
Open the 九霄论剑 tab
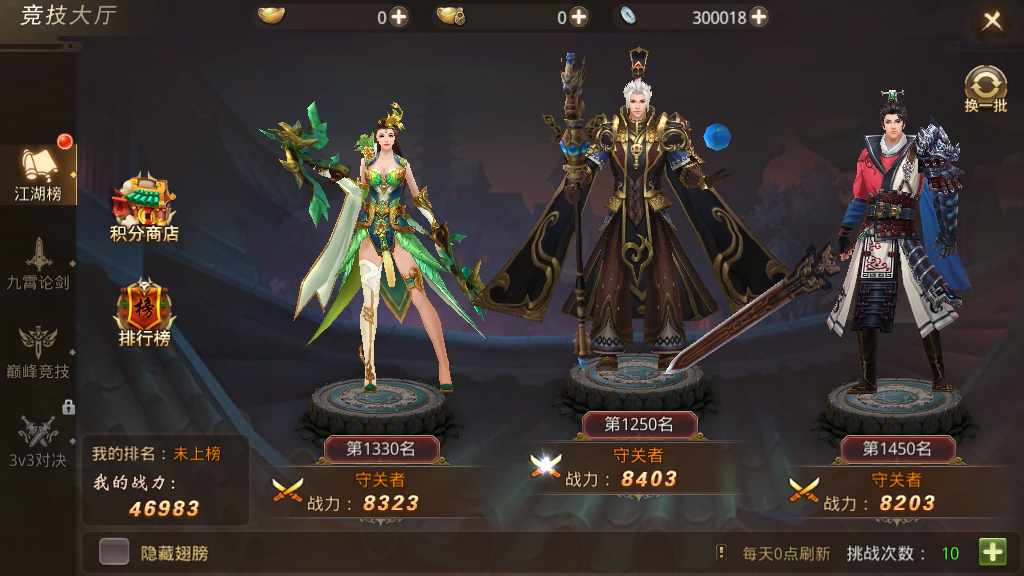point(38,264)
